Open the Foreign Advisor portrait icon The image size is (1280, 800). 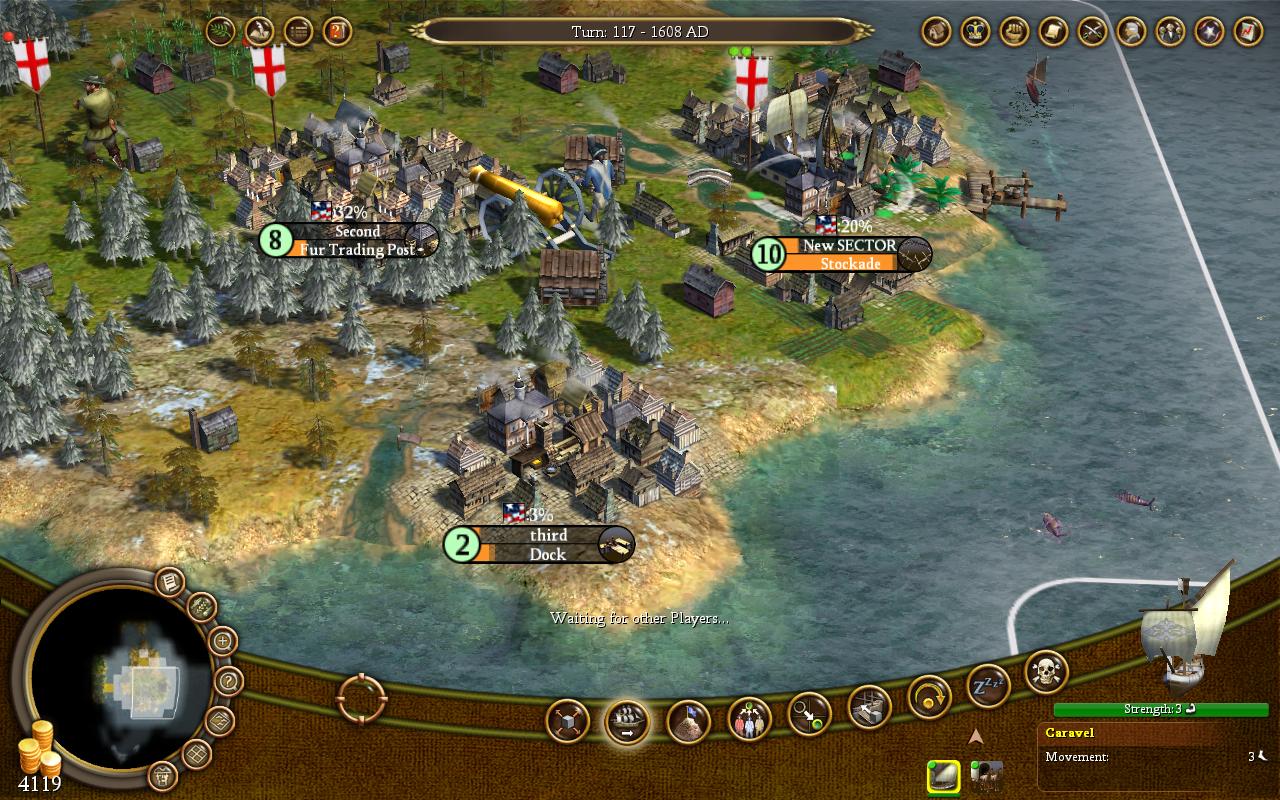click(1130, 30)
